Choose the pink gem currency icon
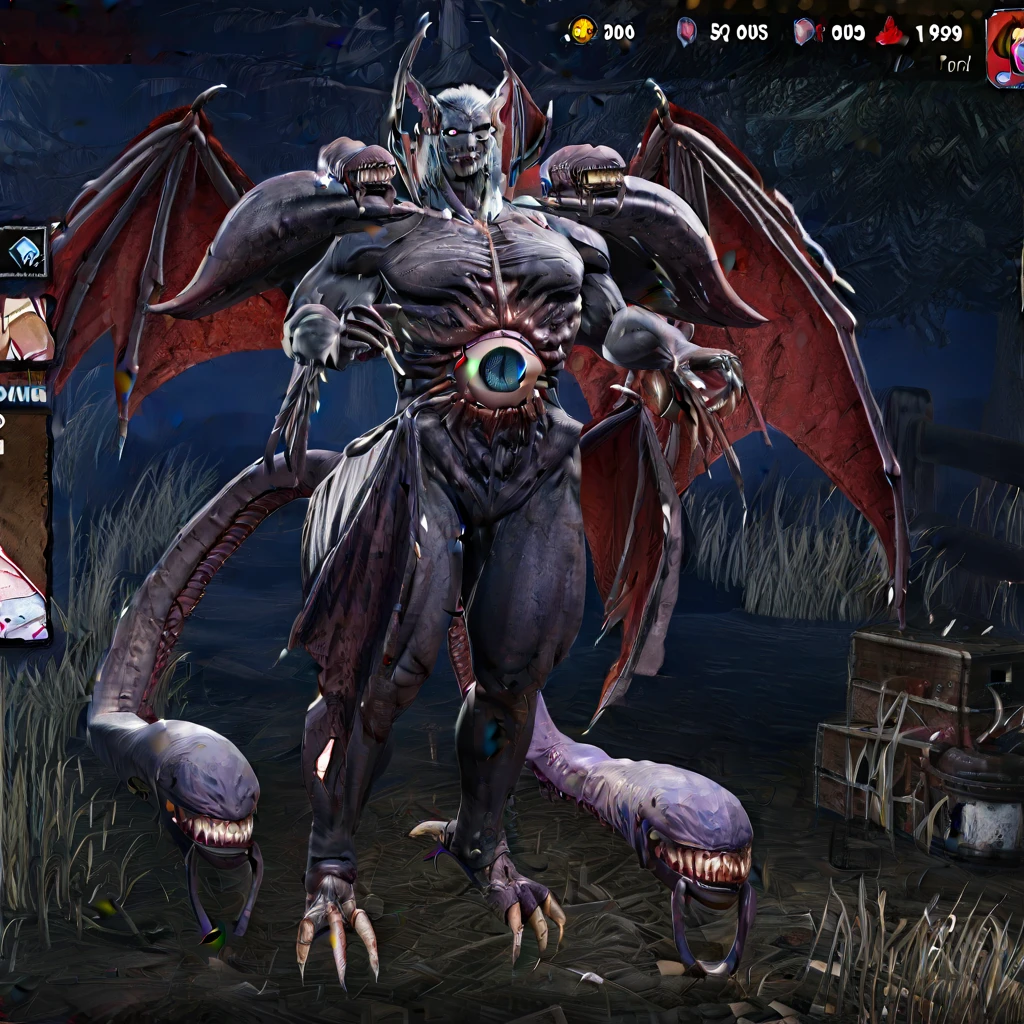 (687, 32)
